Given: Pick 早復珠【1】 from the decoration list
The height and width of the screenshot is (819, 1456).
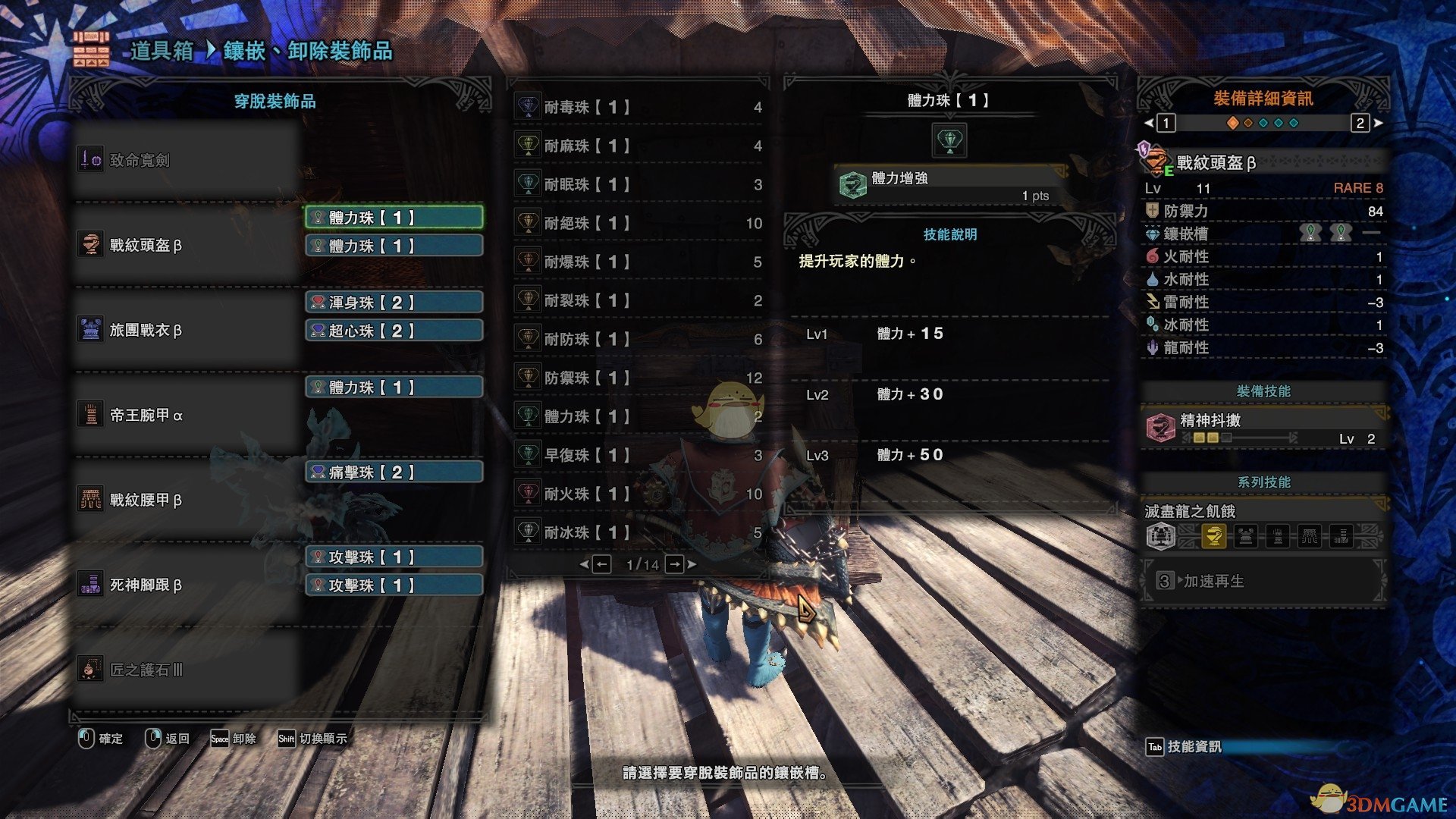Looking at the screenshot, I should (639, 455).
